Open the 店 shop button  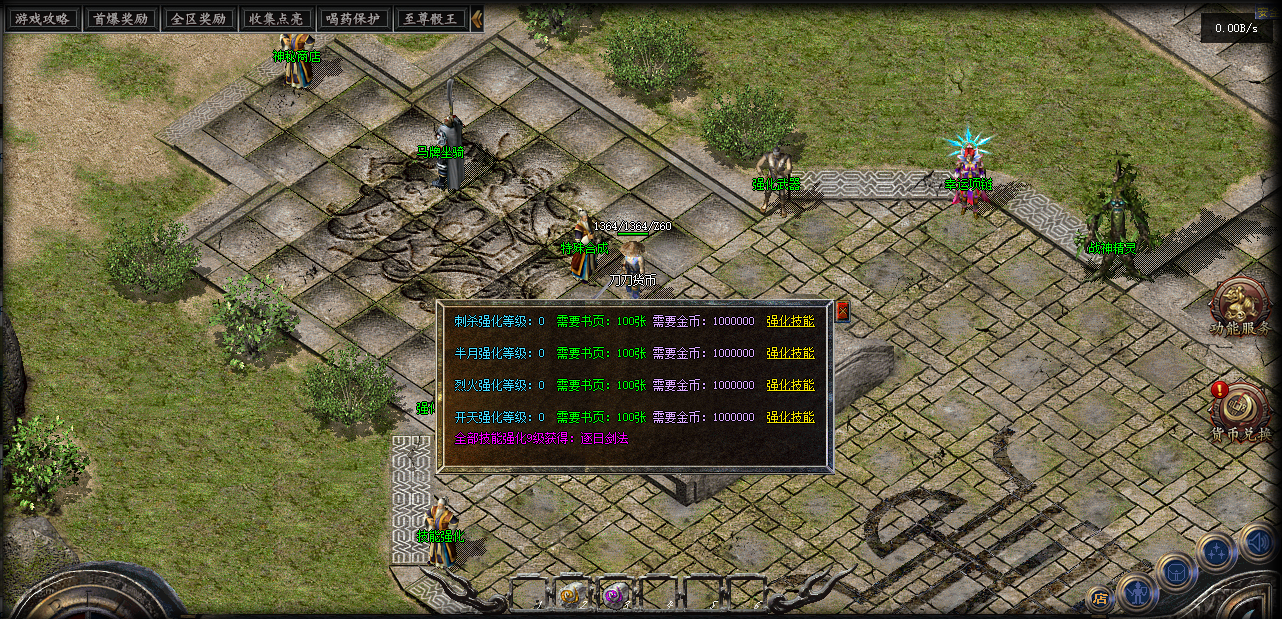(1100, 599)
